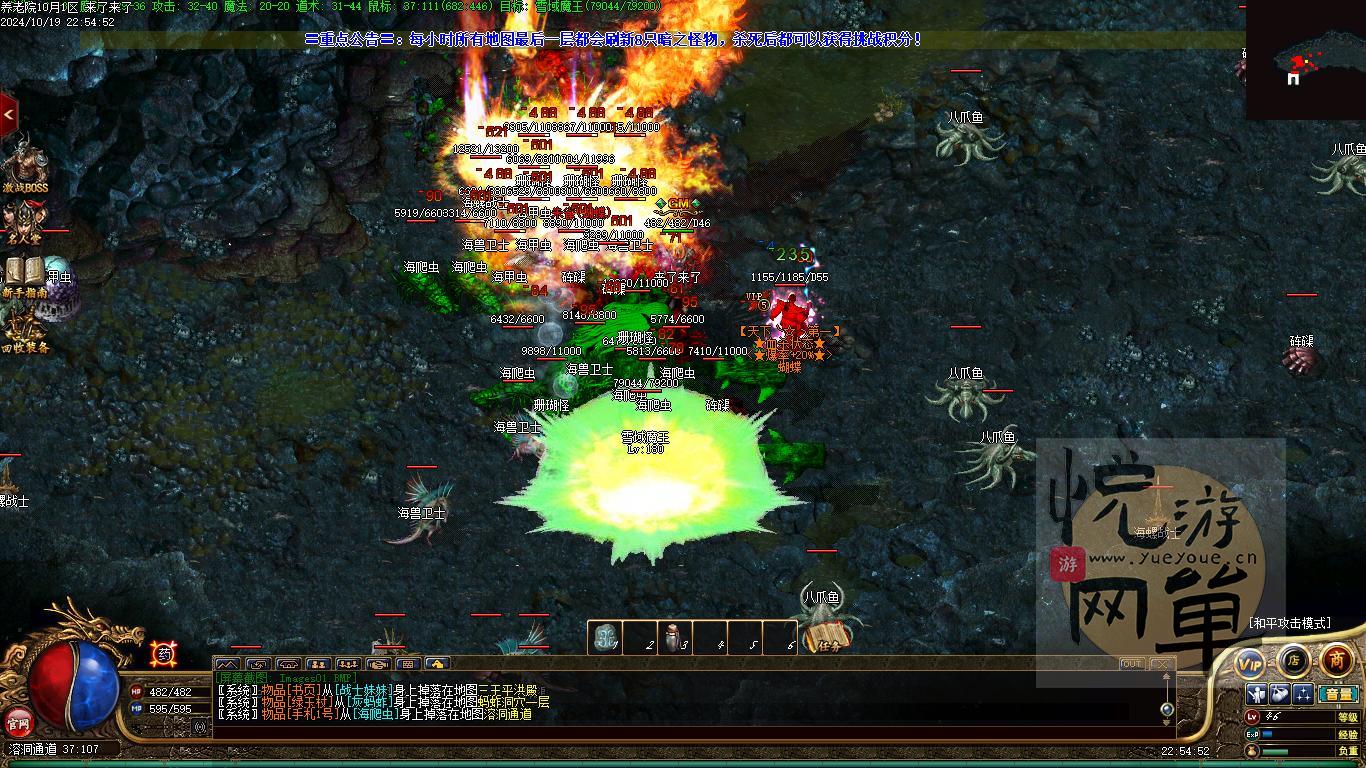
Task: Open the 任务 quest book
Action: click(829, 637)
